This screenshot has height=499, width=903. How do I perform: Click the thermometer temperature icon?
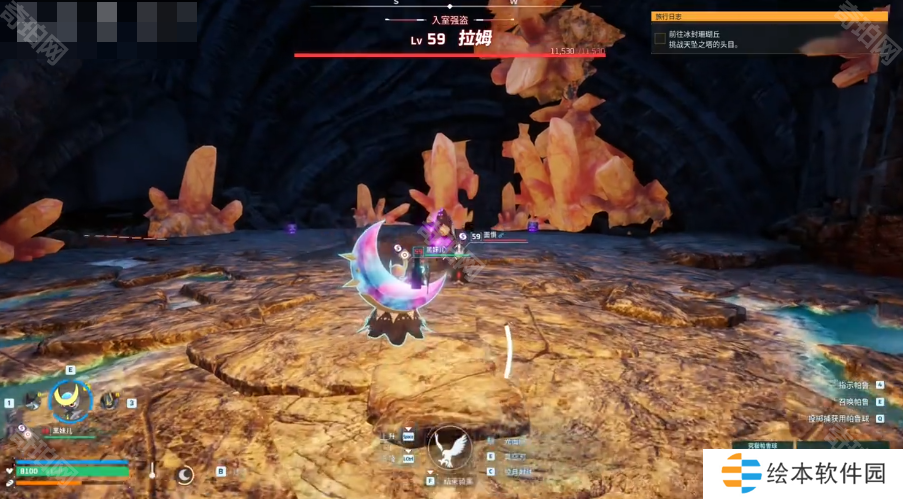click(x=153, y=470)
